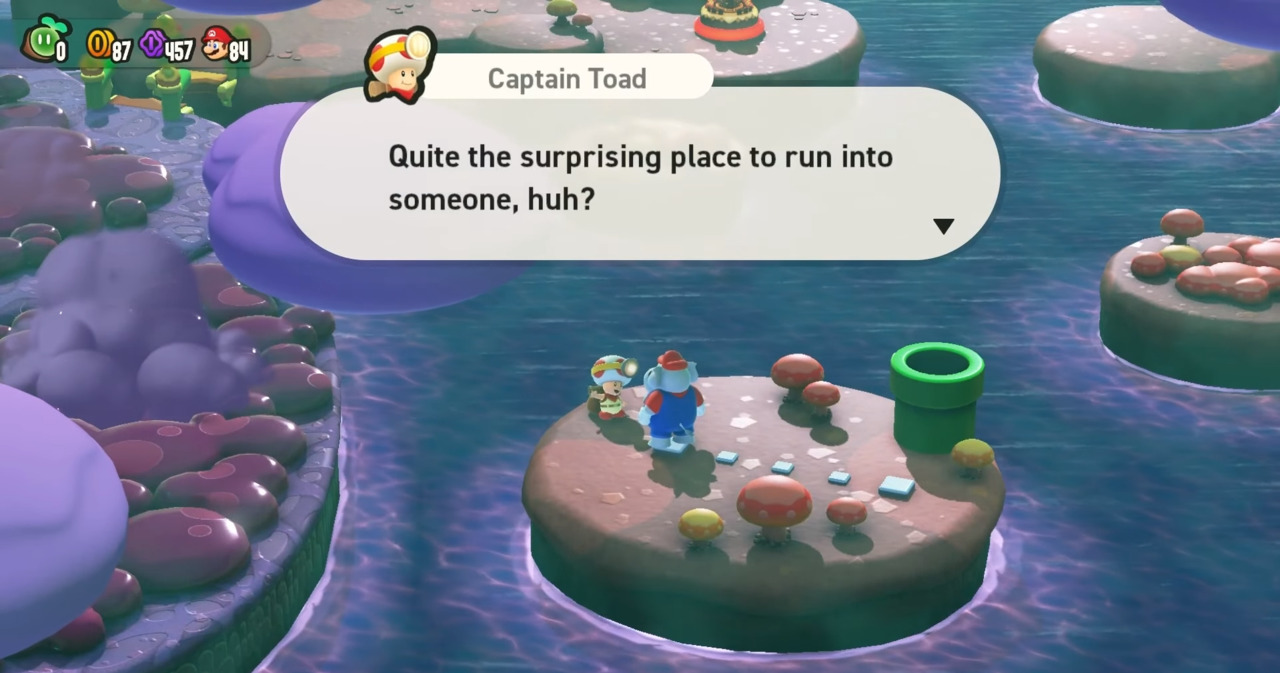Advance dialogue with the black down arrow
The height and width of the screenshot is (673, 1280).
(943, 226)
